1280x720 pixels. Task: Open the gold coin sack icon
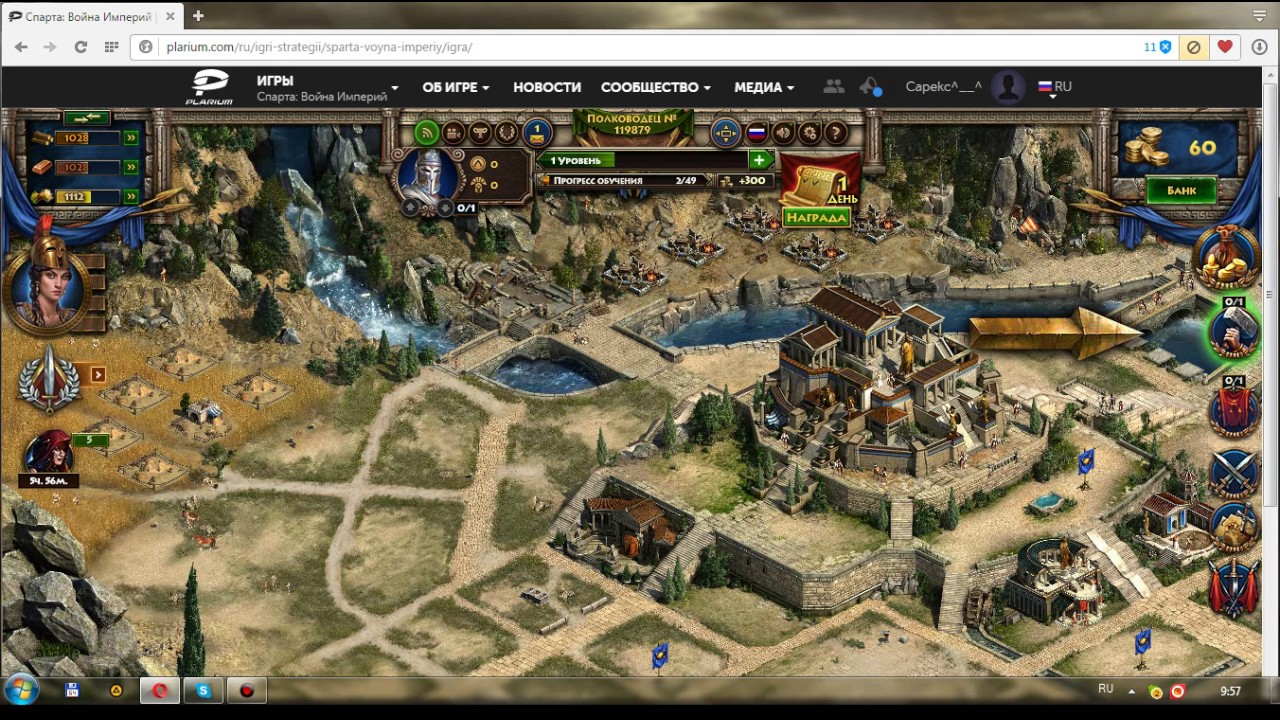point(1229,258)
